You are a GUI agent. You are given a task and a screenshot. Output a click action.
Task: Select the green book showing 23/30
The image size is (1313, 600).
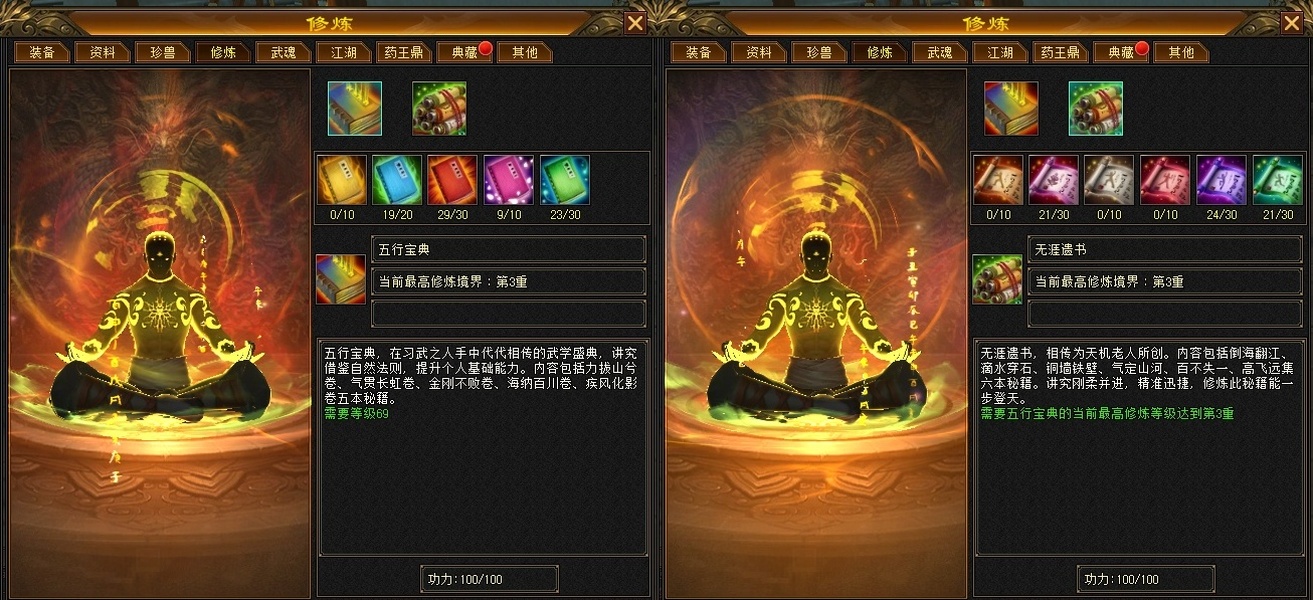coord(565,181)
